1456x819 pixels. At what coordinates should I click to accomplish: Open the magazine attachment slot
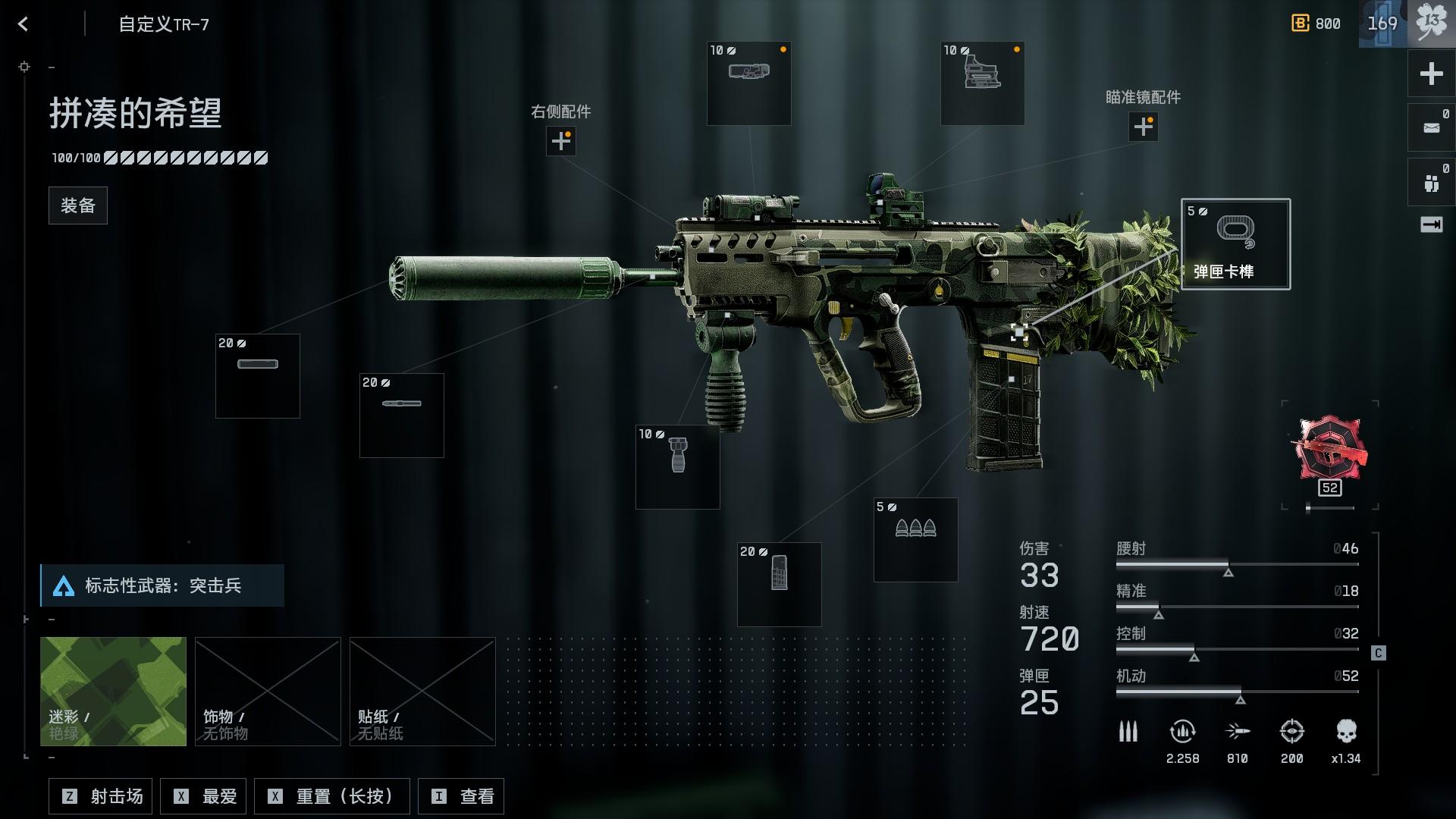[x=779, y=585]
